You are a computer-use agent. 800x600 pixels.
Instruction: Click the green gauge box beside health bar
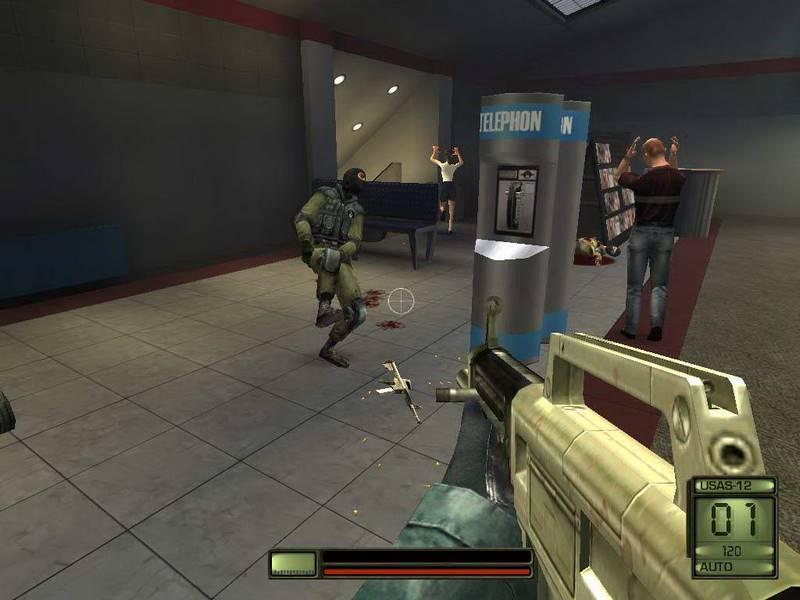coord(293,564)
